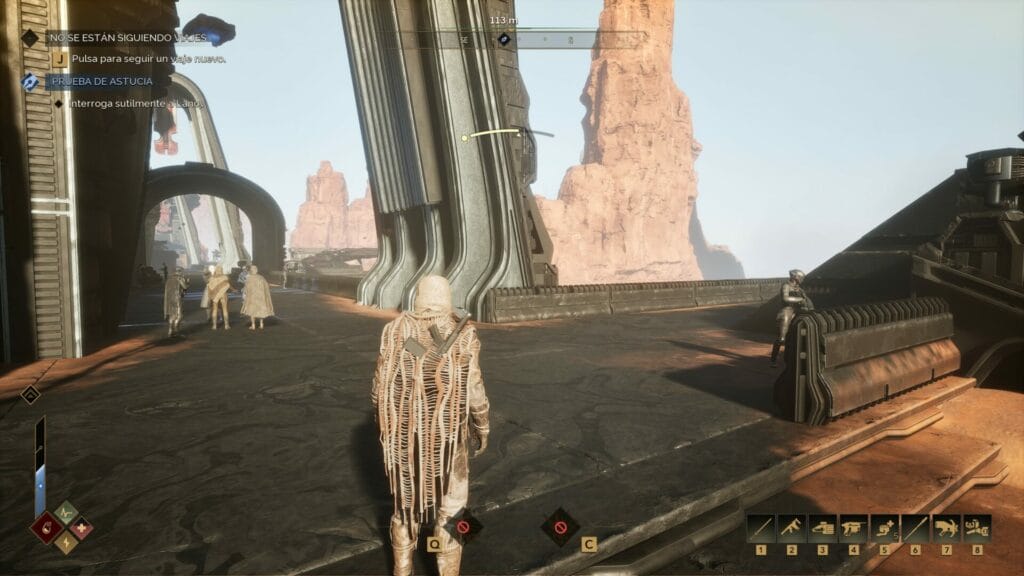
Task: Use the healing item in slot 5
Action: [885, 527]
